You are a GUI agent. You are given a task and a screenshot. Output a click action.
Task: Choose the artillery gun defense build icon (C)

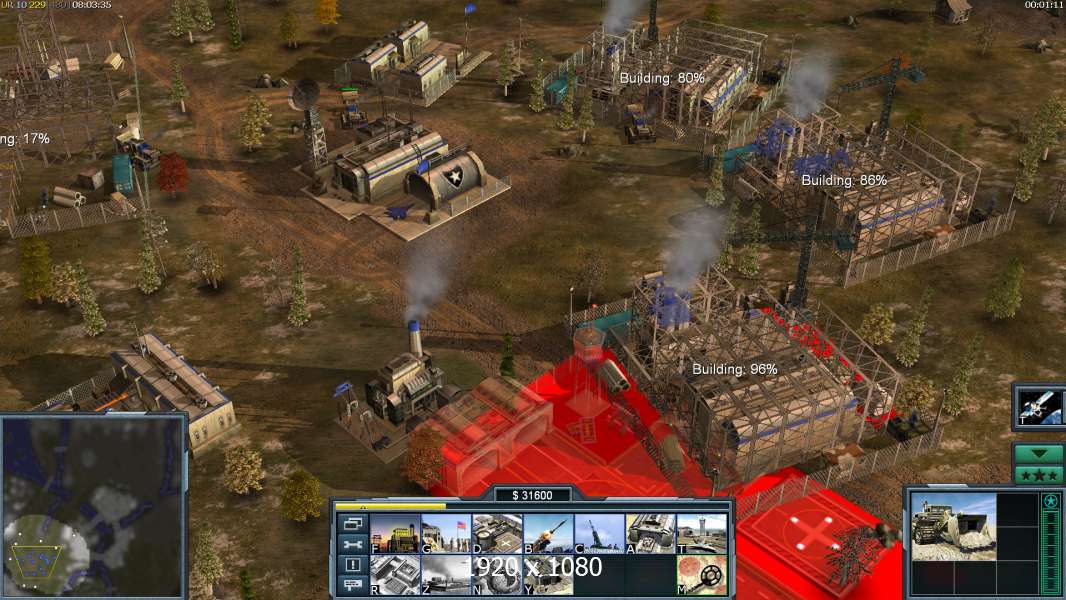599,534
